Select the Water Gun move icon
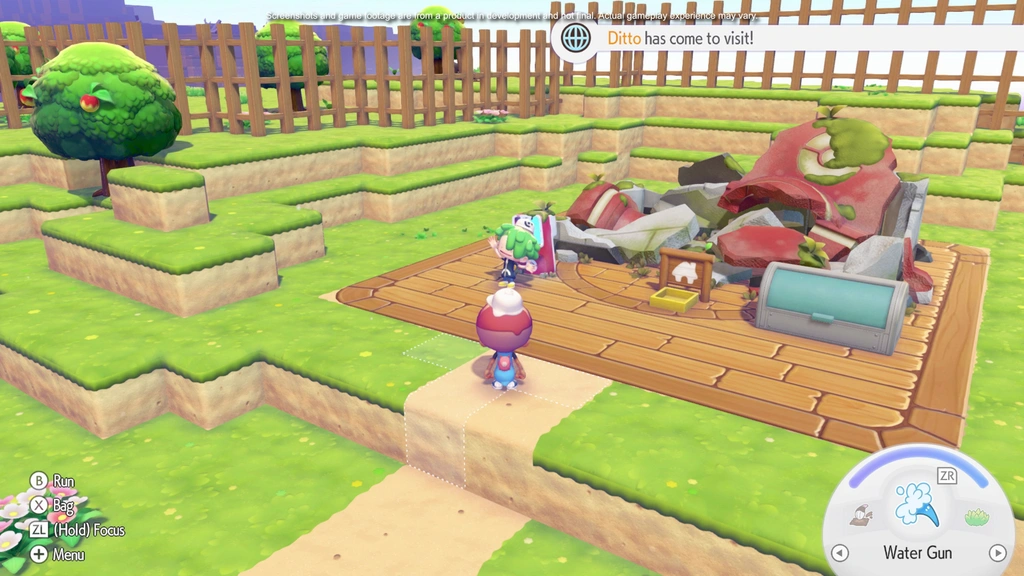This screenshot has width=1024, height=576. (917, 504)
